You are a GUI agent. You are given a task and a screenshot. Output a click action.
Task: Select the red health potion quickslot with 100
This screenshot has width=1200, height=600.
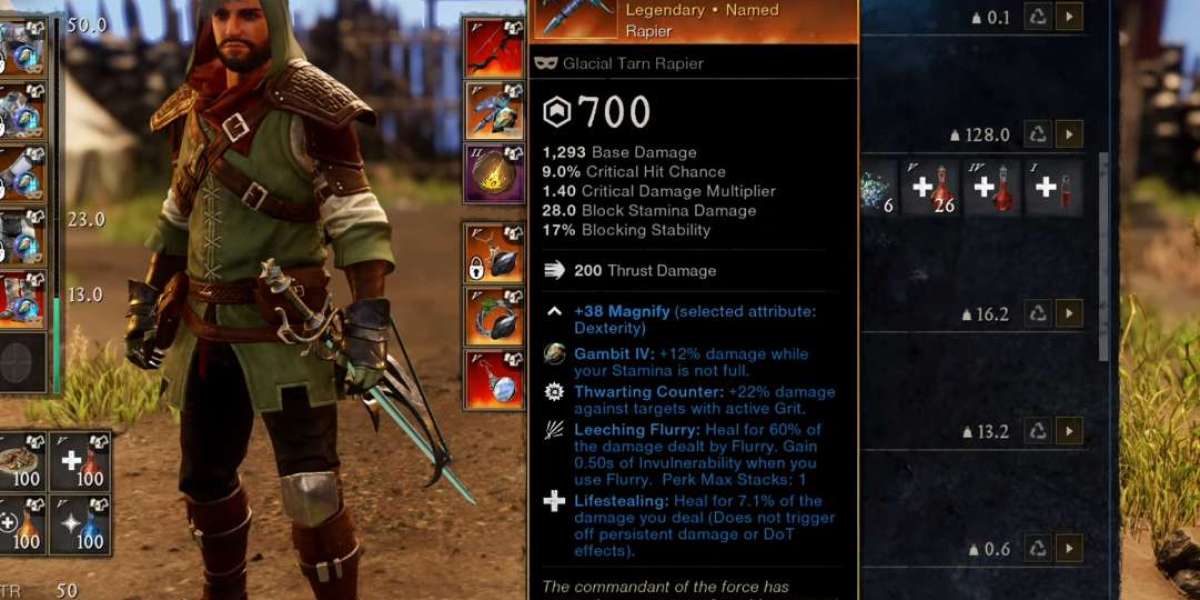click(80, 462)
